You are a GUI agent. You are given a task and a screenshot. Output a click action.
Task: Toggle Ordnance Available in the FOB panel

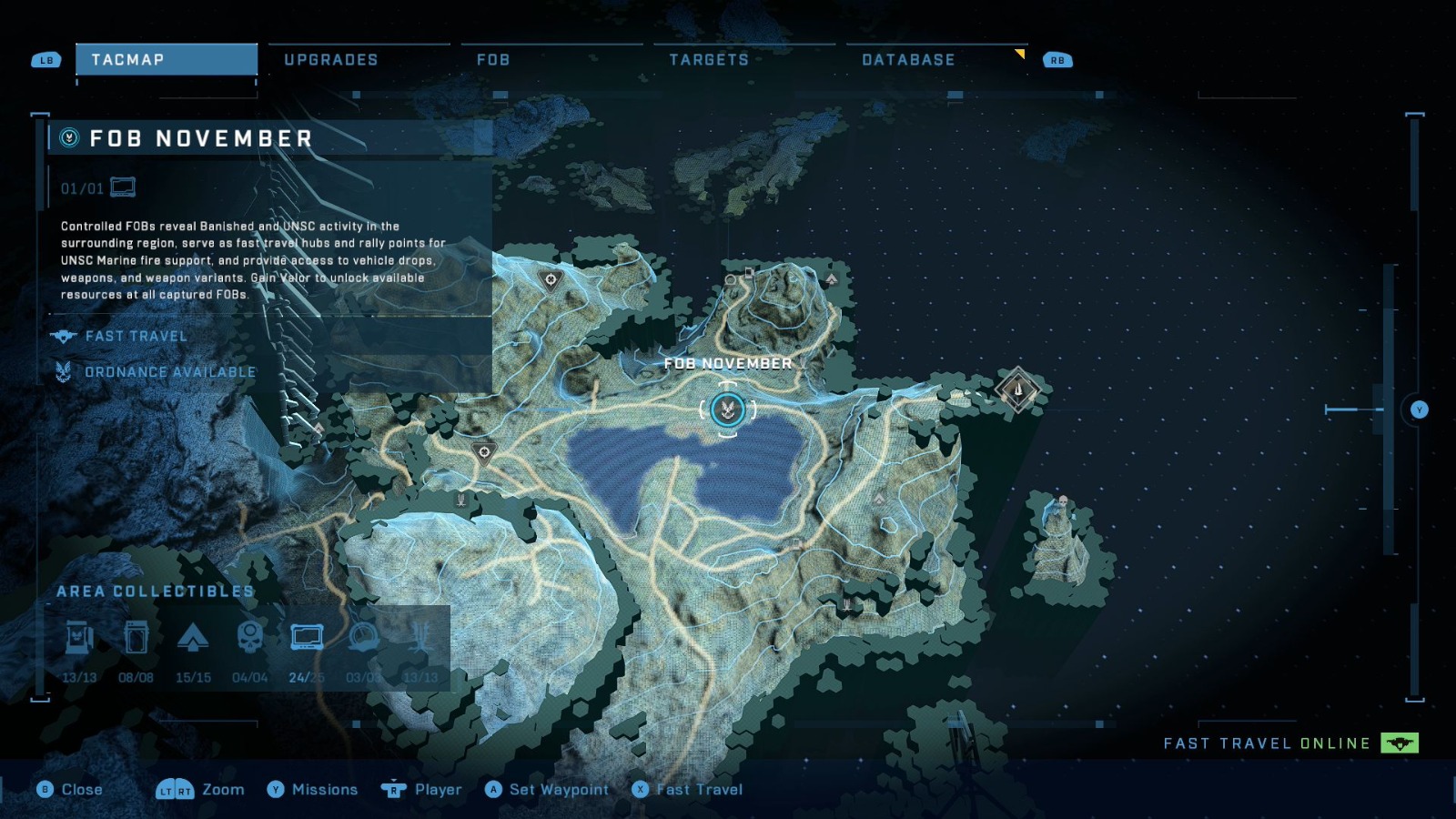(x=169, y=371)
